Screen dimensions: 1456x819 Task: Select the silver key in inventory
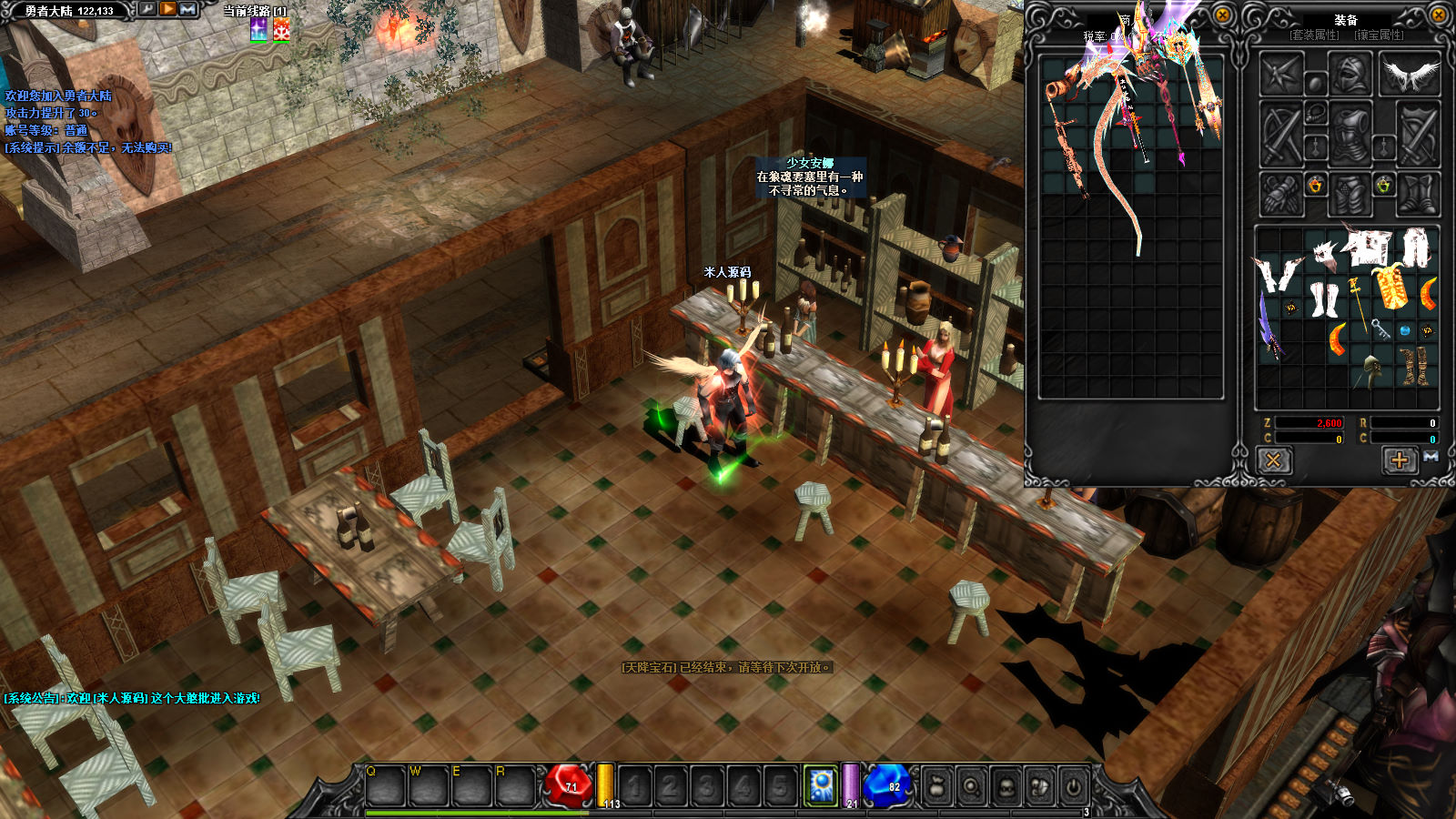[x=1380, y=329]
